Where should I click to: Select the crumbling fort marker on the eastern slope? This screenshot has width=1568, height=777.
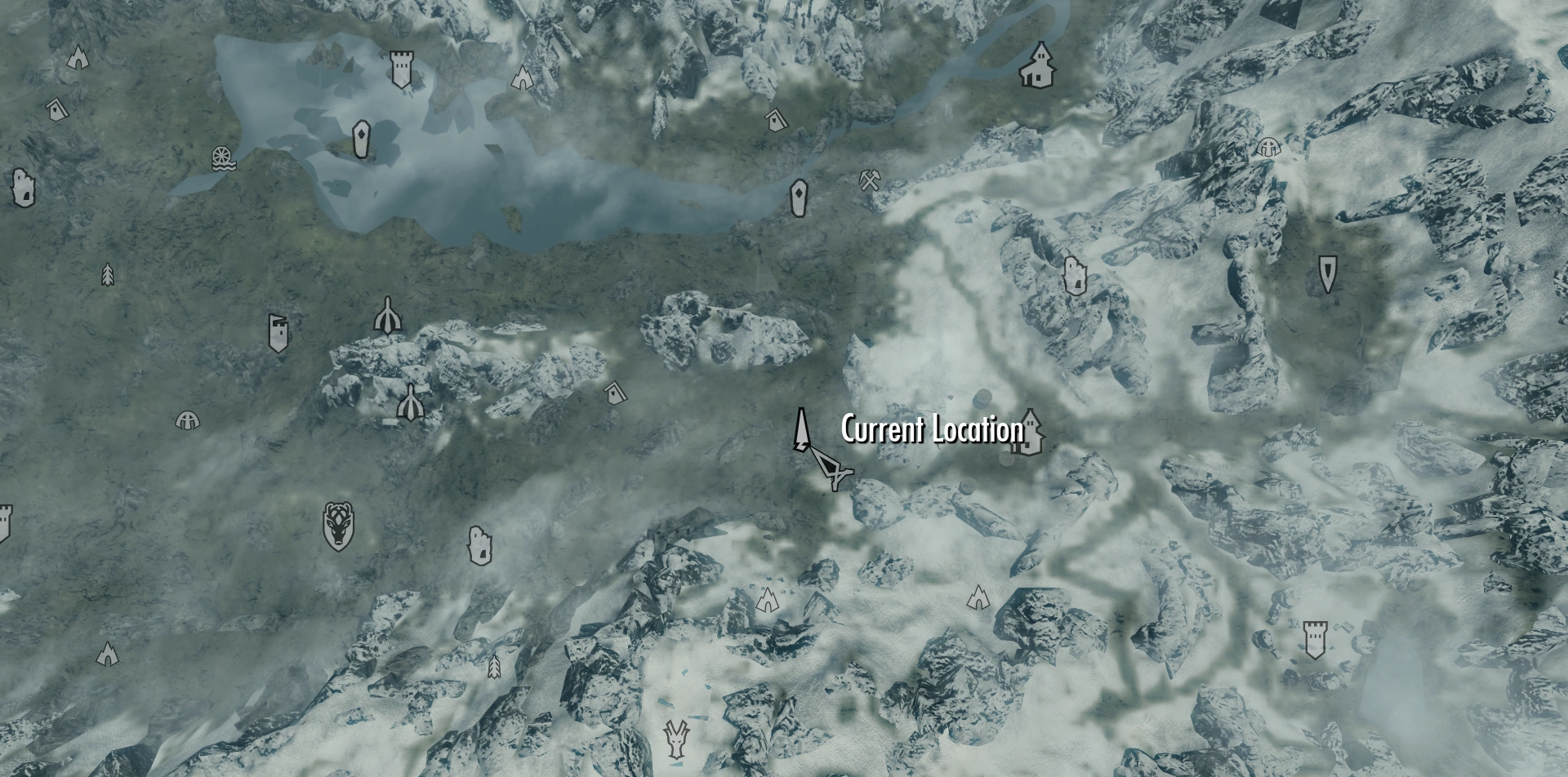click(1076, 276)
